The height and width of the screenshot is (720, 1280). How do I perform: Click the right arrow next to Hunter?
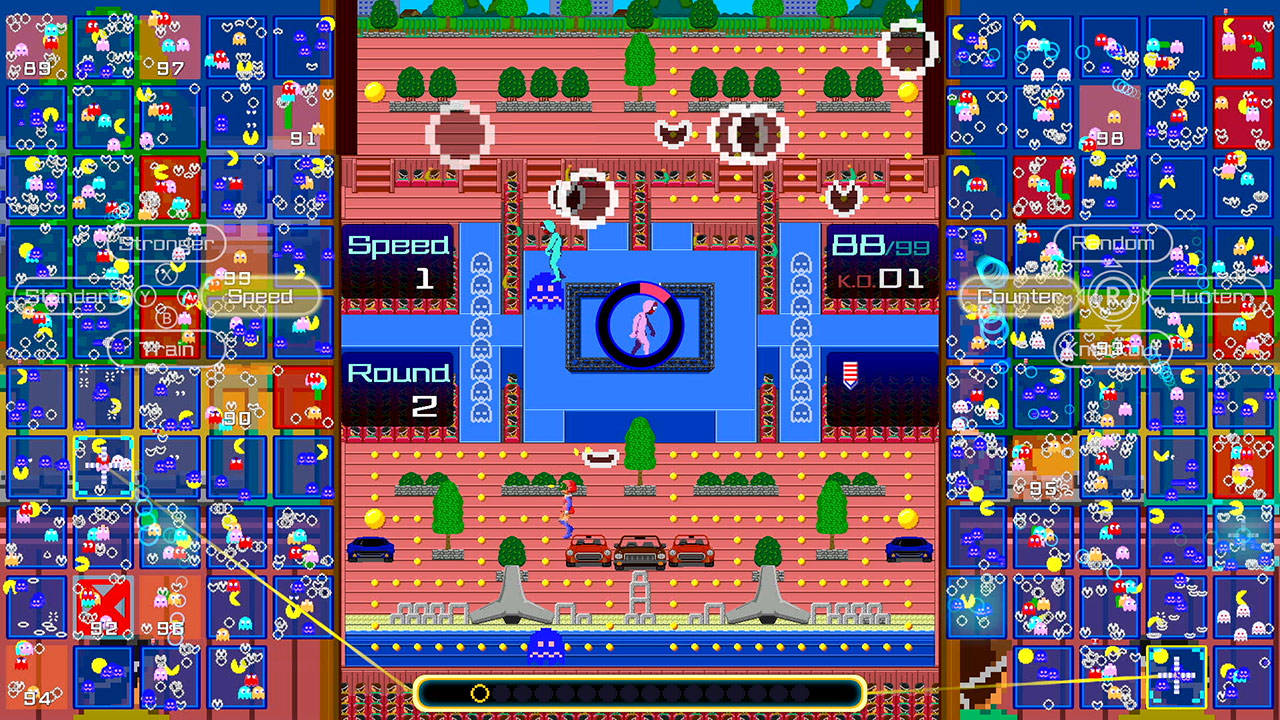[1147, 295]
